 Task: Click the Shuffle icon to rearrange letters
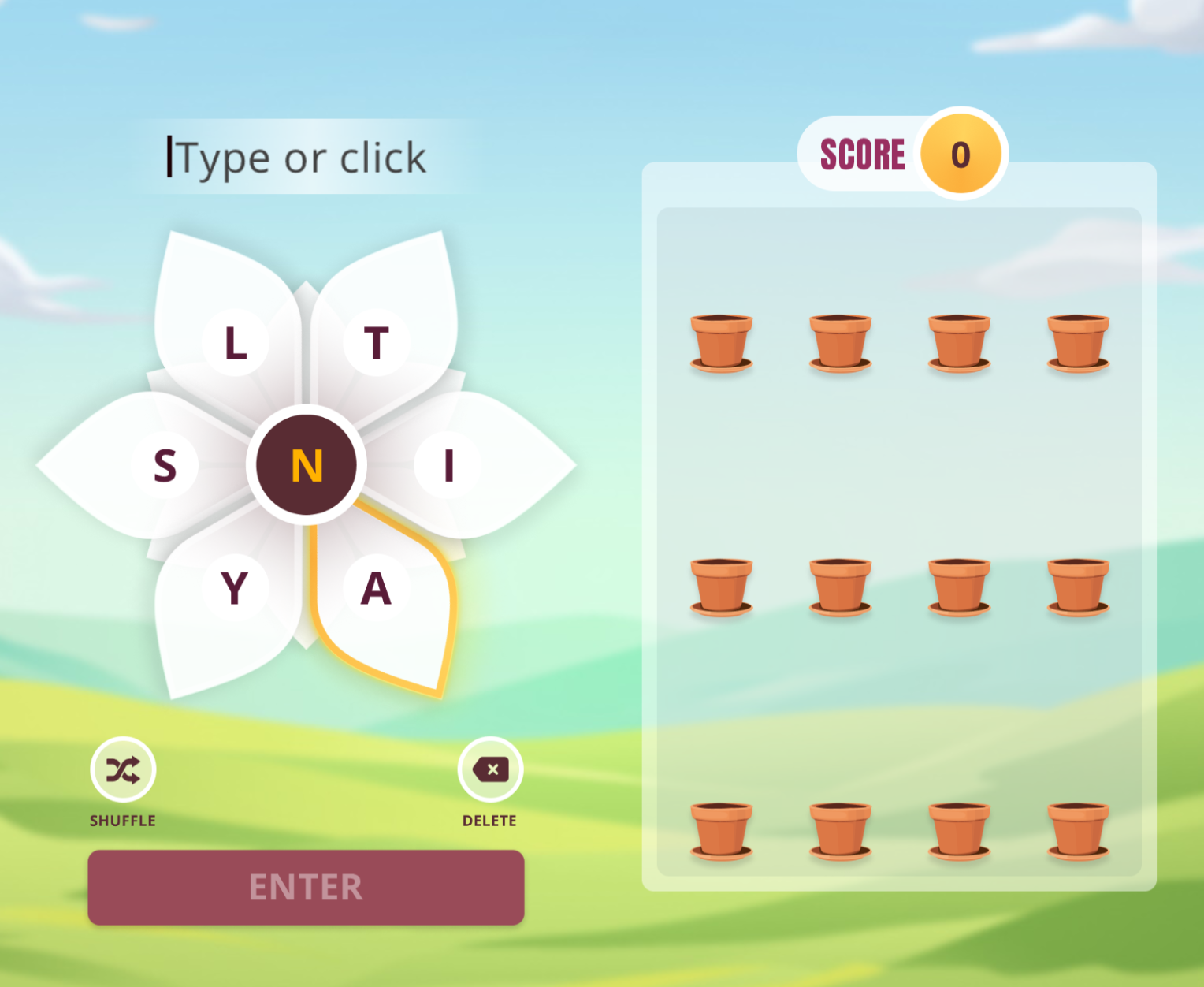pos(123,770)
